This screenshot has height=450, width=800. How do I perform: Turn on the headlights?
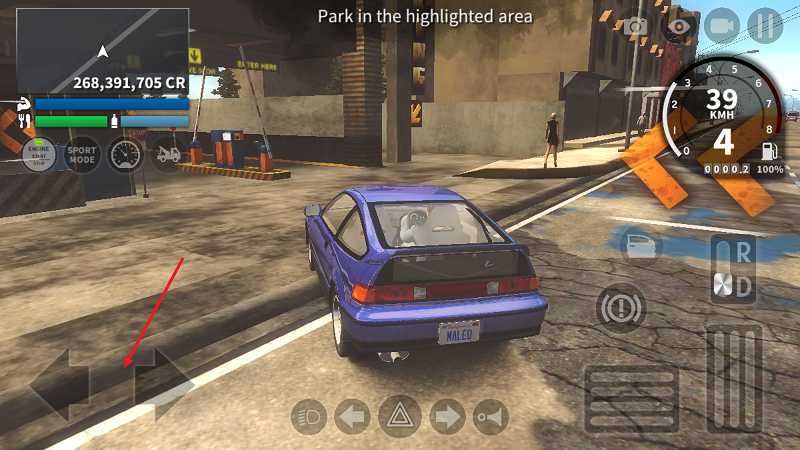[x=309, y=416]
